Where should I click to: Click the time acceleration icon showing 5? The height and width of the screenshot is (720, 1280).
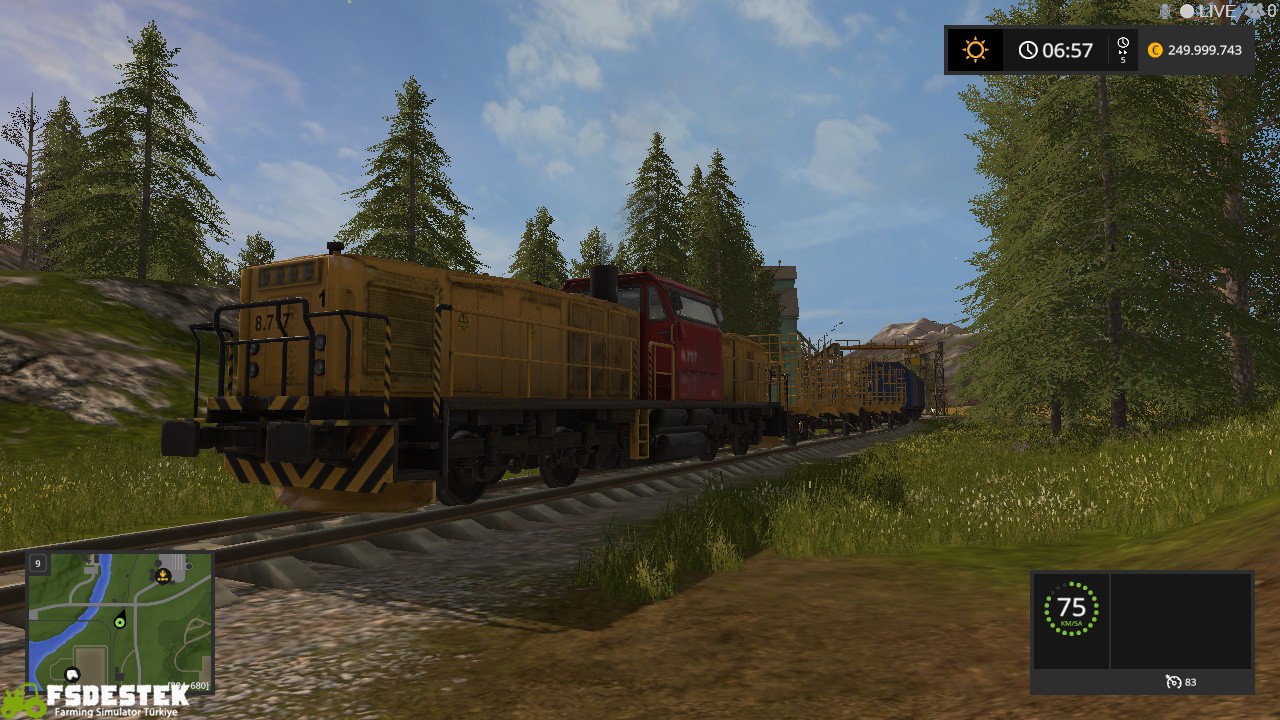pos(1122,49)
